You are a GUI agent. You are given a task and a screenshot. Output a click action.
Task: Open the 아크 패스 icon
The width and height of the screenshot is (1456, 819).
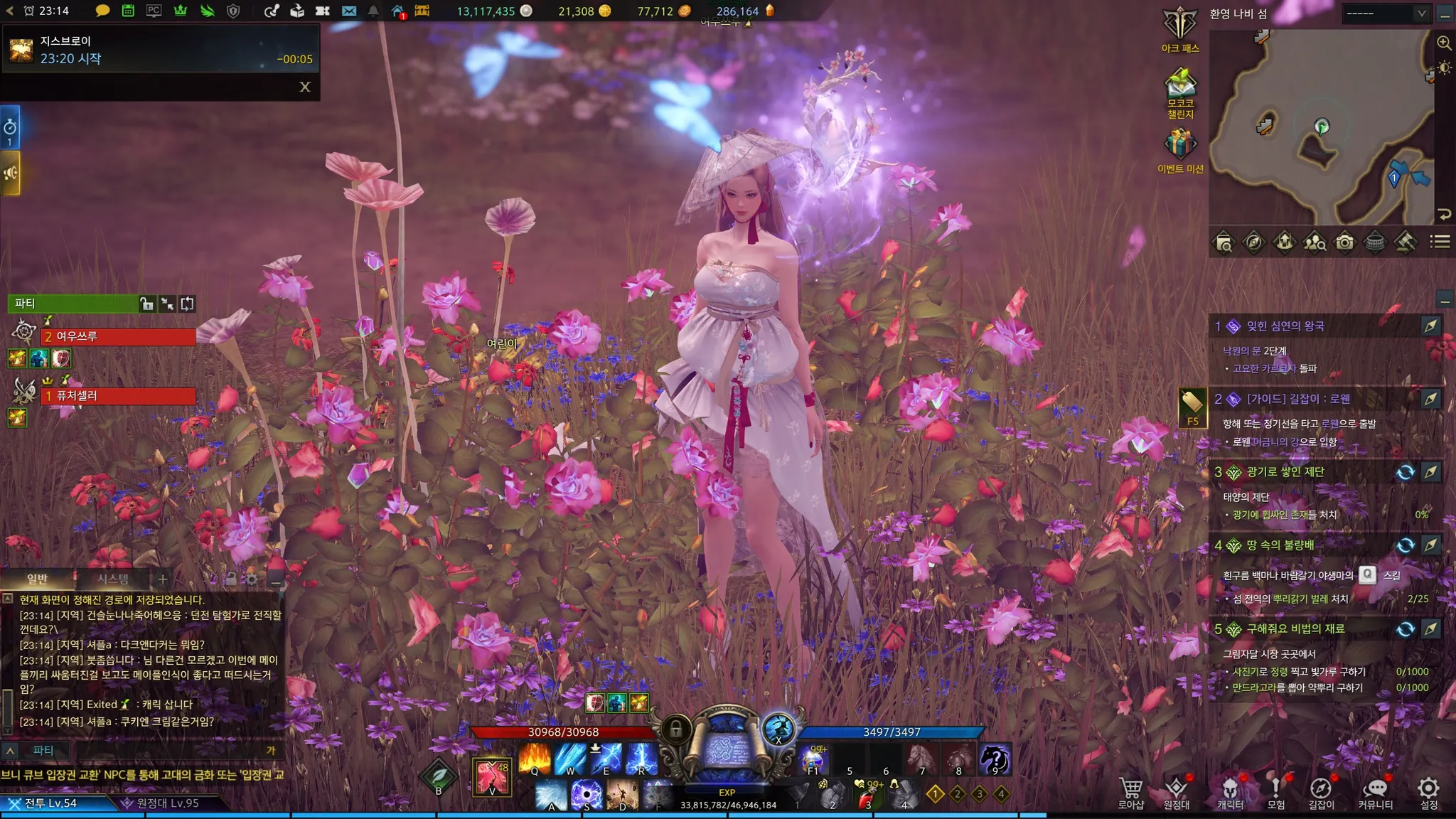click(x=1179, y=26)
